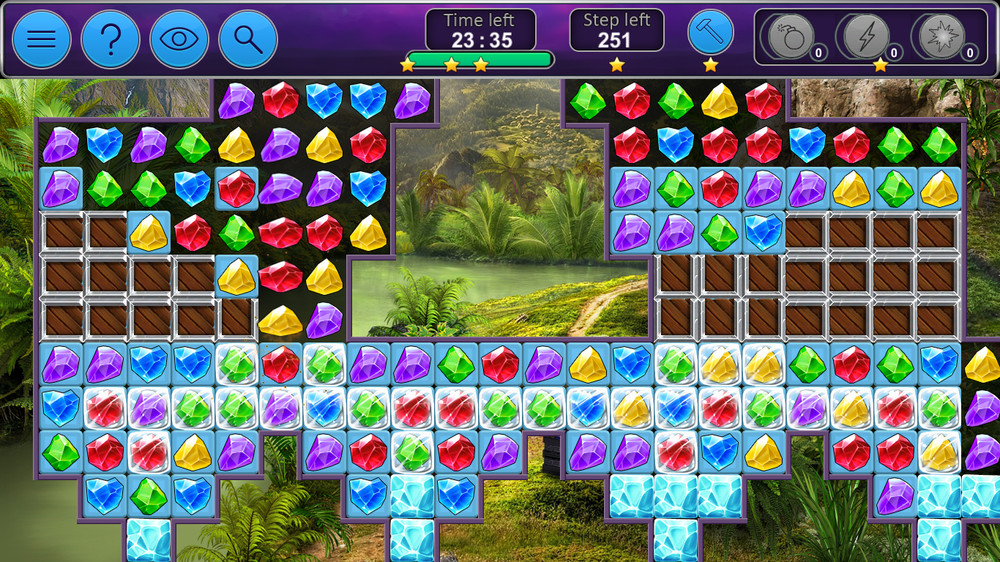This screenshot has height=562, width=1000.
Task: Activate the lightning bolt power-up
Action: coord(866,38)
